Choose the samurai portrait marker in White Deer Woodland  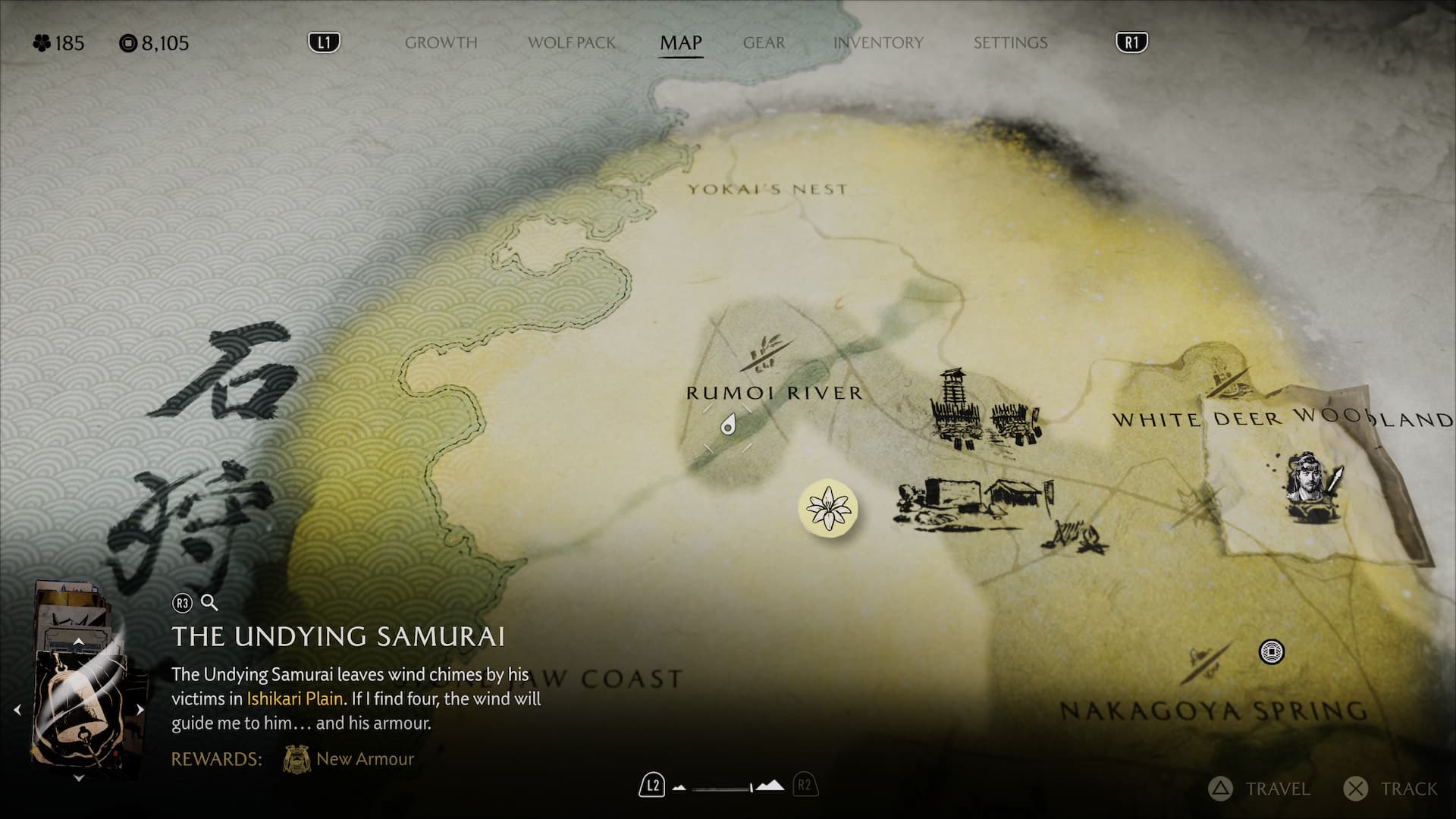(1312, 487)
